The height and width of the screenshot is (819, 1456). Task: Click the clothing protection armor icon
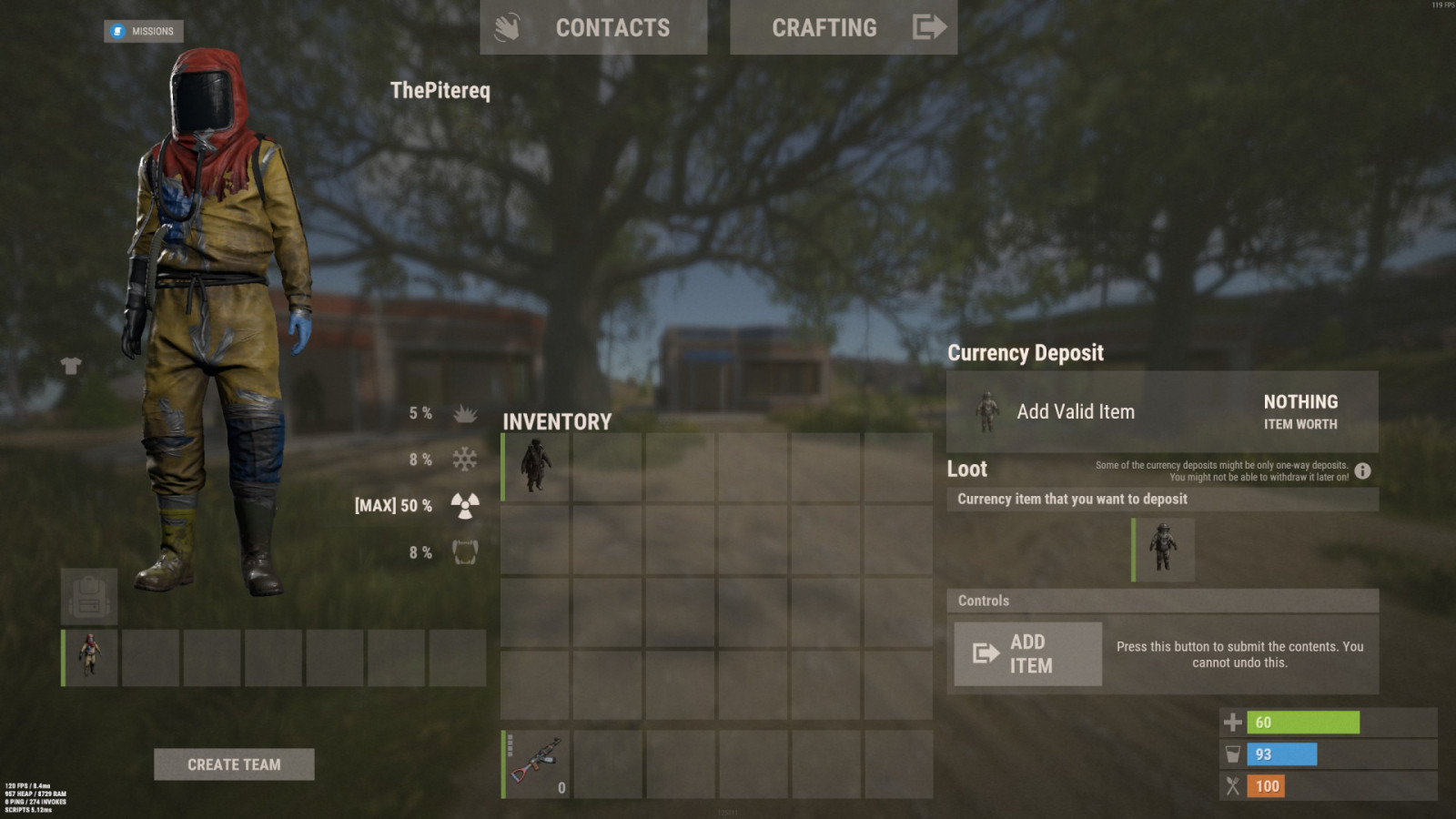tap(463, 551)
